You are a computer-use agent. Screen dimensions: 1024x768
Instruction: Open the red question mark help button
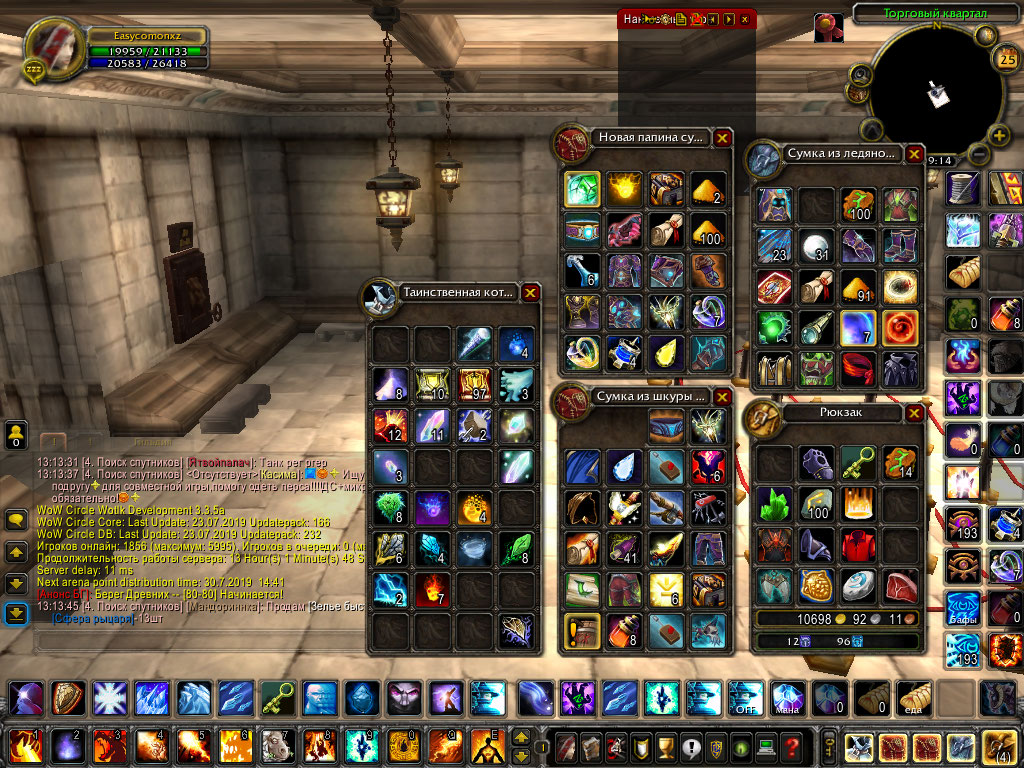pyautogui.click(x=793, y=747)
